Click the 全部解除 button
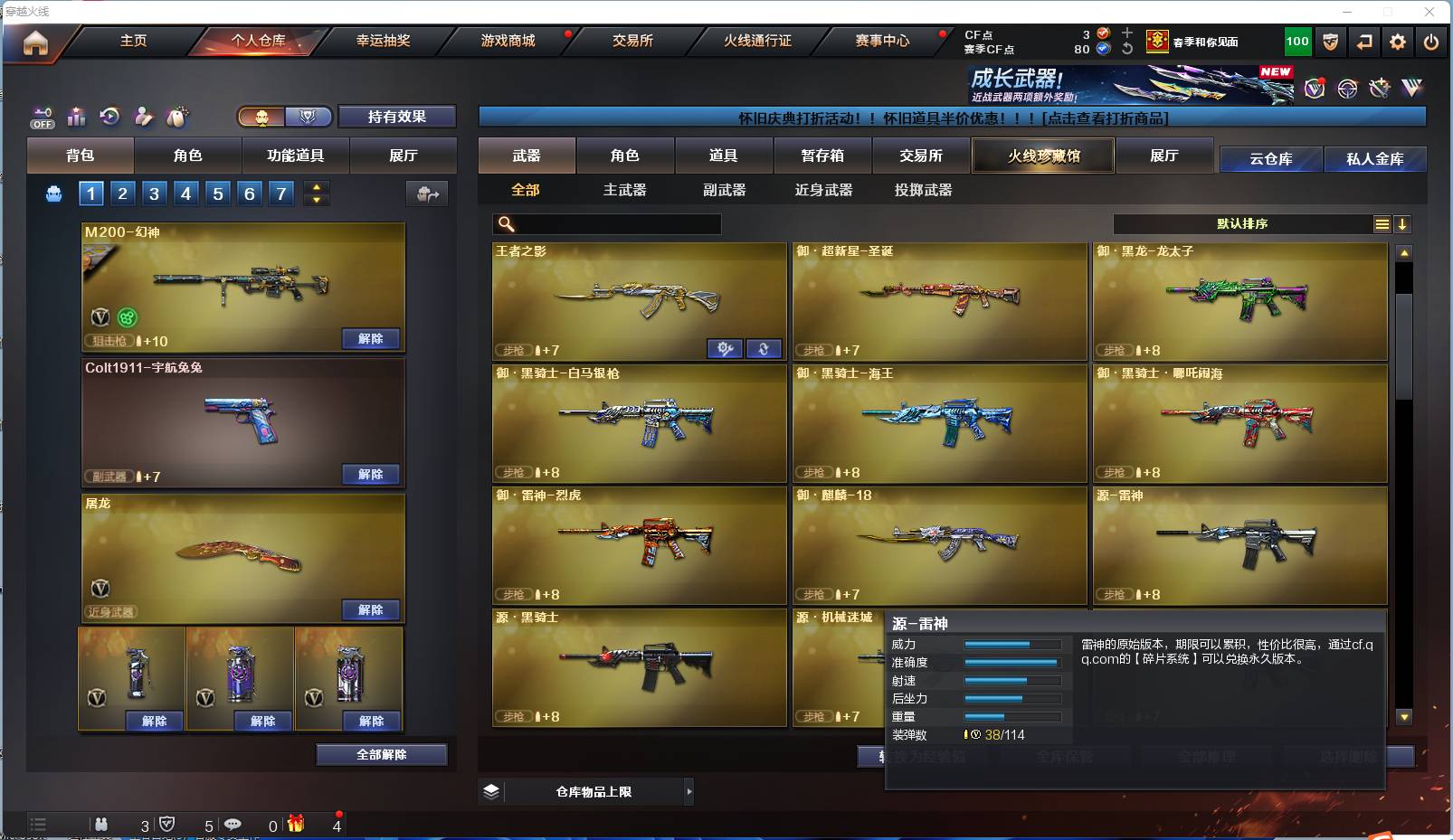 (383, 754)
